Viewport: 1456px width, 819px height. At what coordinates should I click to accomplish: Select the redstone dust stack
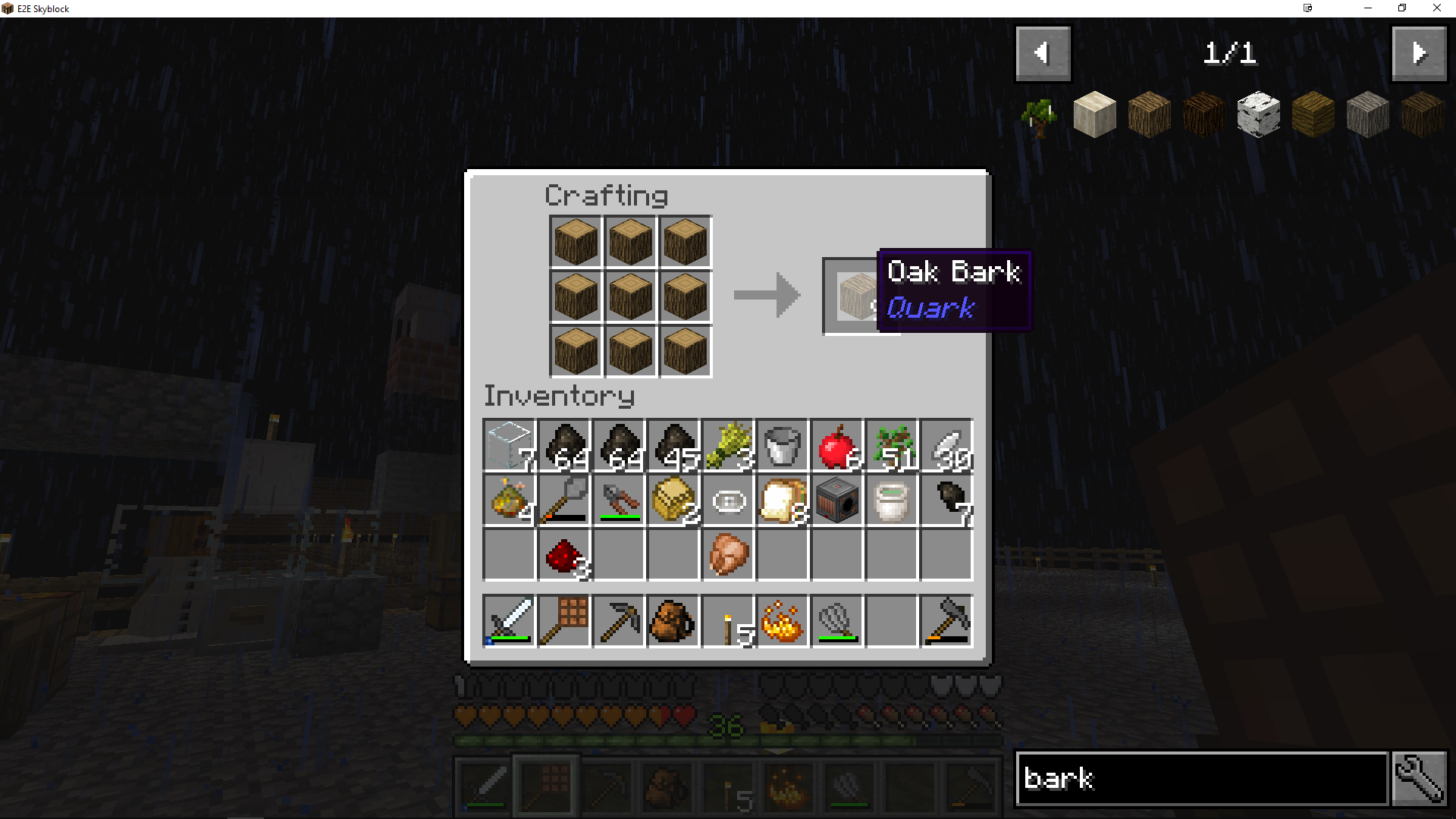click(x=564, y=555)
